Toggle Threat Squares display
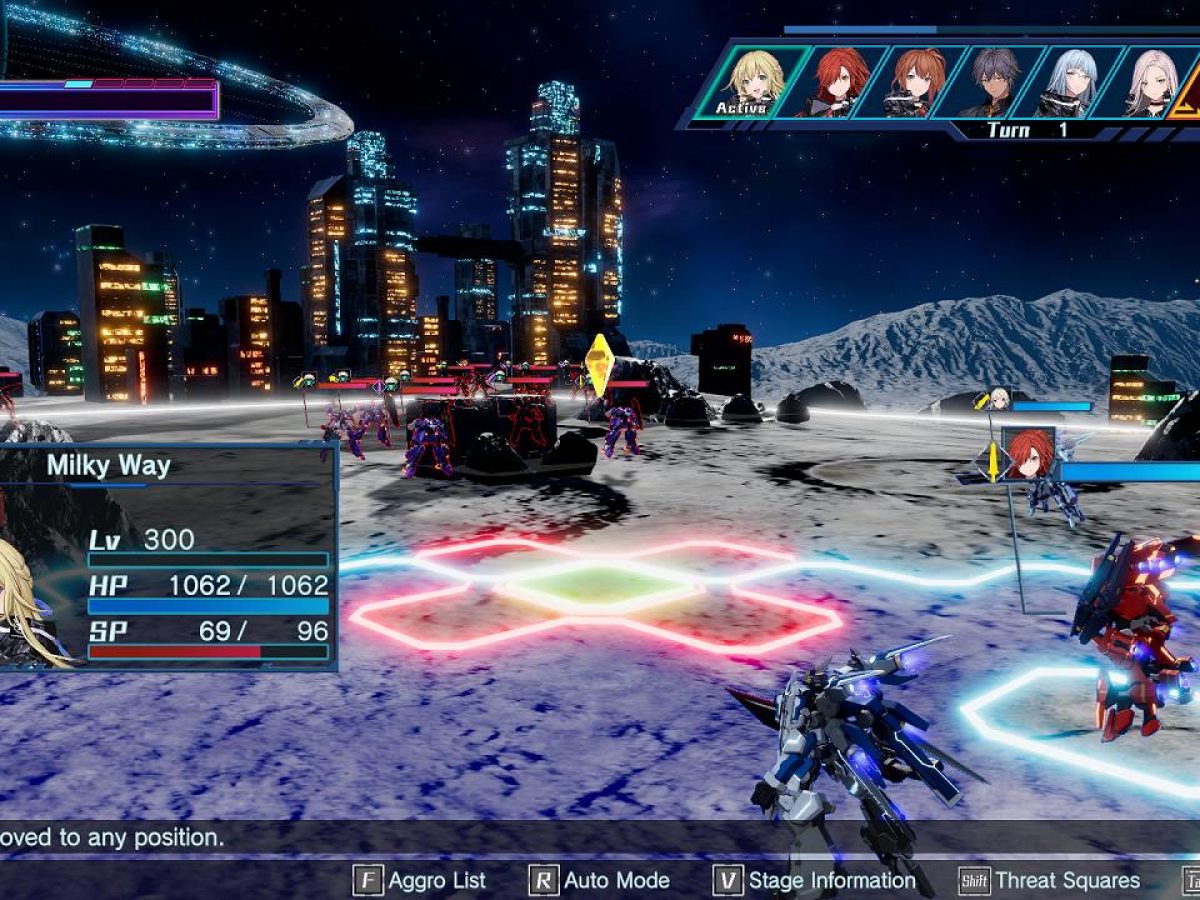 [x=1050, y=880]
